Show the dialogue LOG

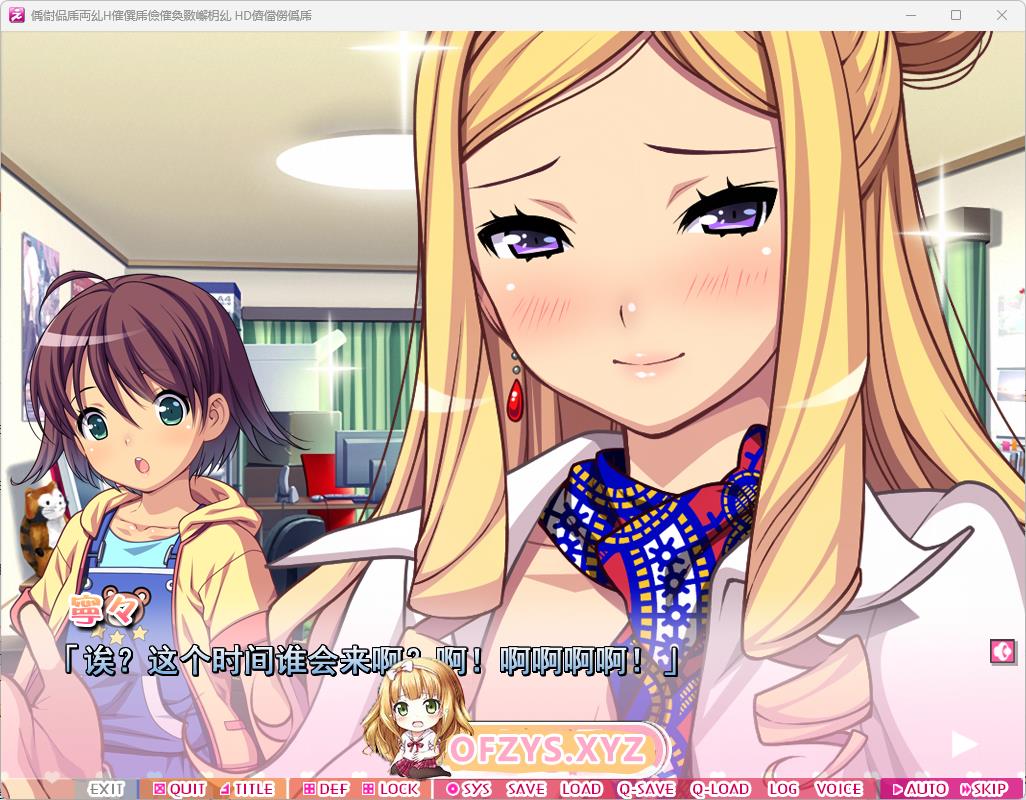[783, 789]
